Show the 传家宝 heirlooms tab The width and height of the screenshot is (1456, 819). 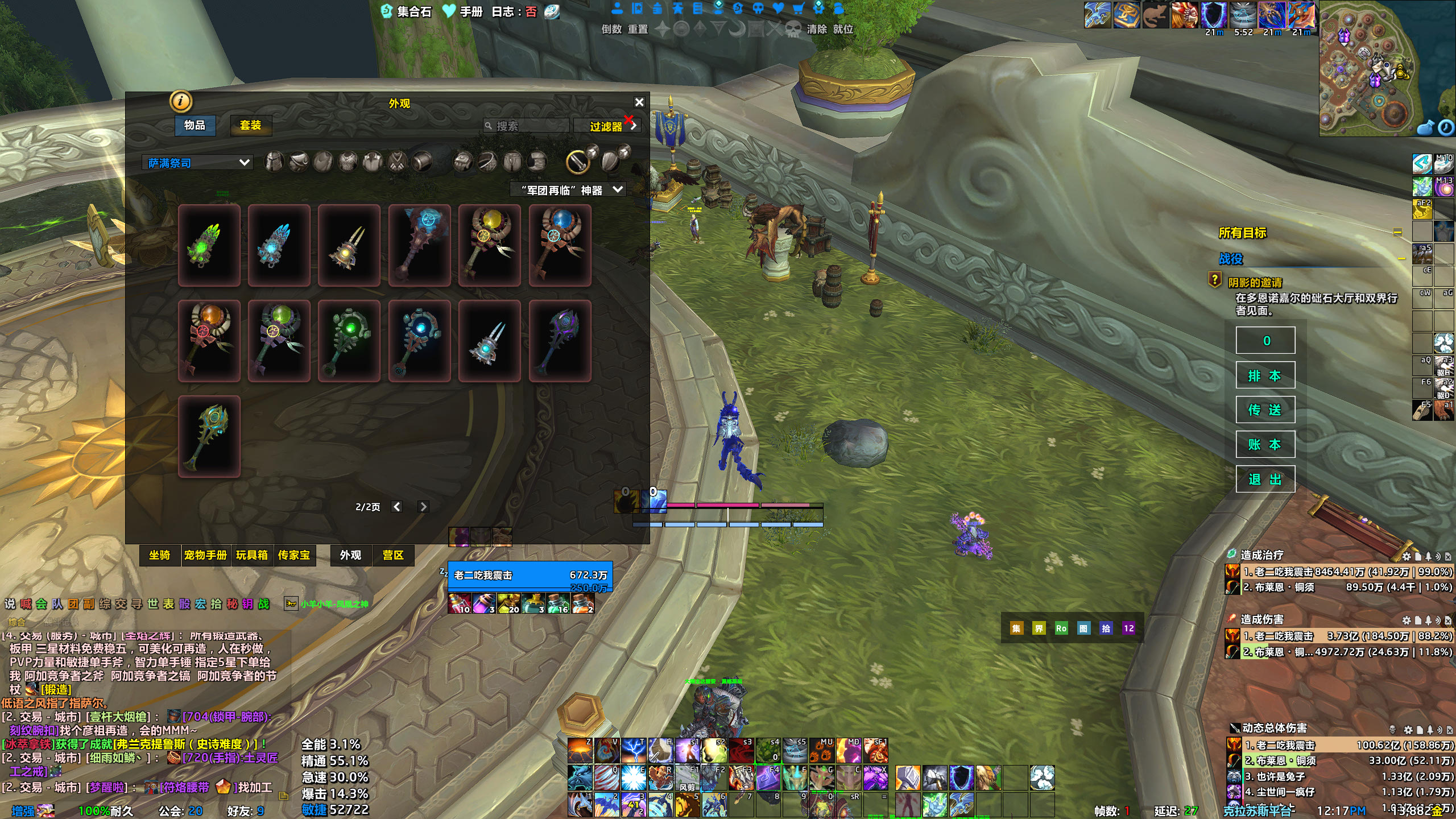point(294,555)
